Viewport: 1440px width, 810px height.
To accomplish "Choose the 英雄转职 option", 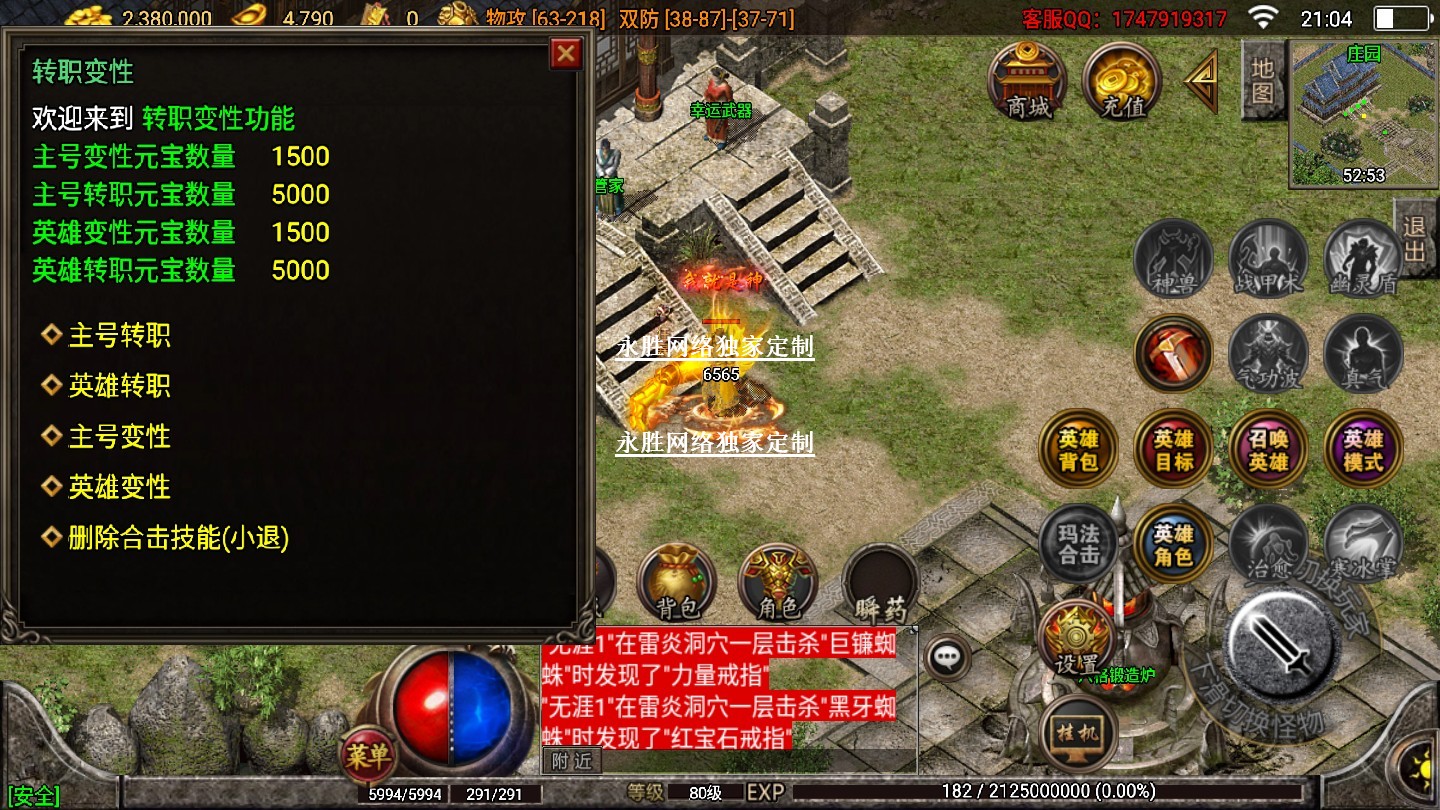I will (119, 386).
